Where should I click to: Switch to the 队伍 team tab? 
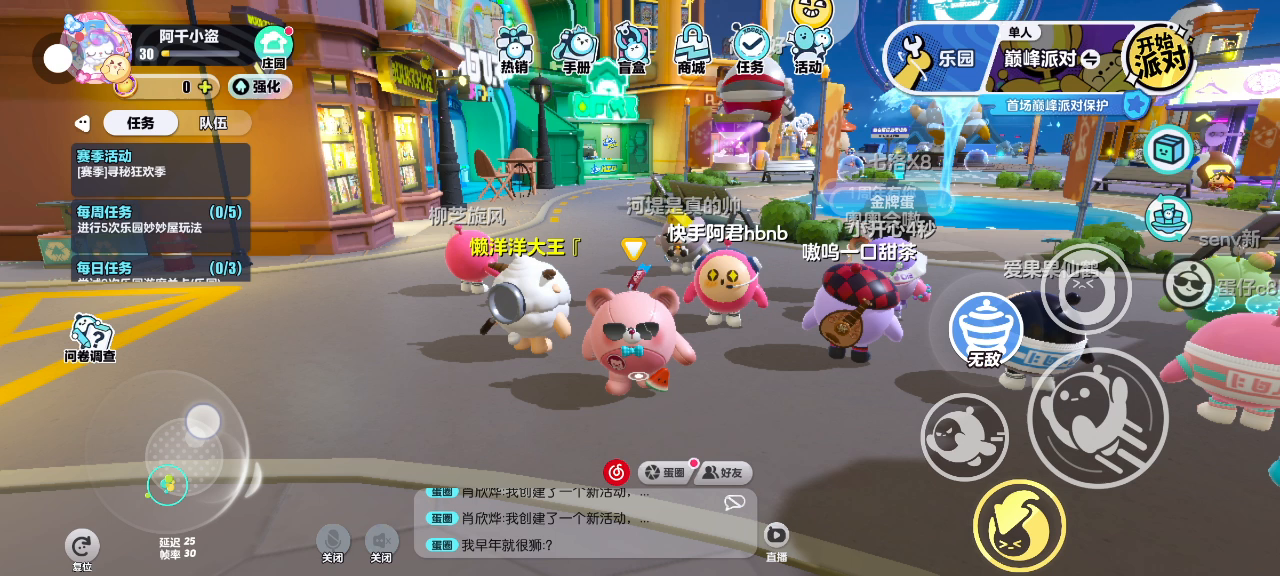click(x=213, y=123)
